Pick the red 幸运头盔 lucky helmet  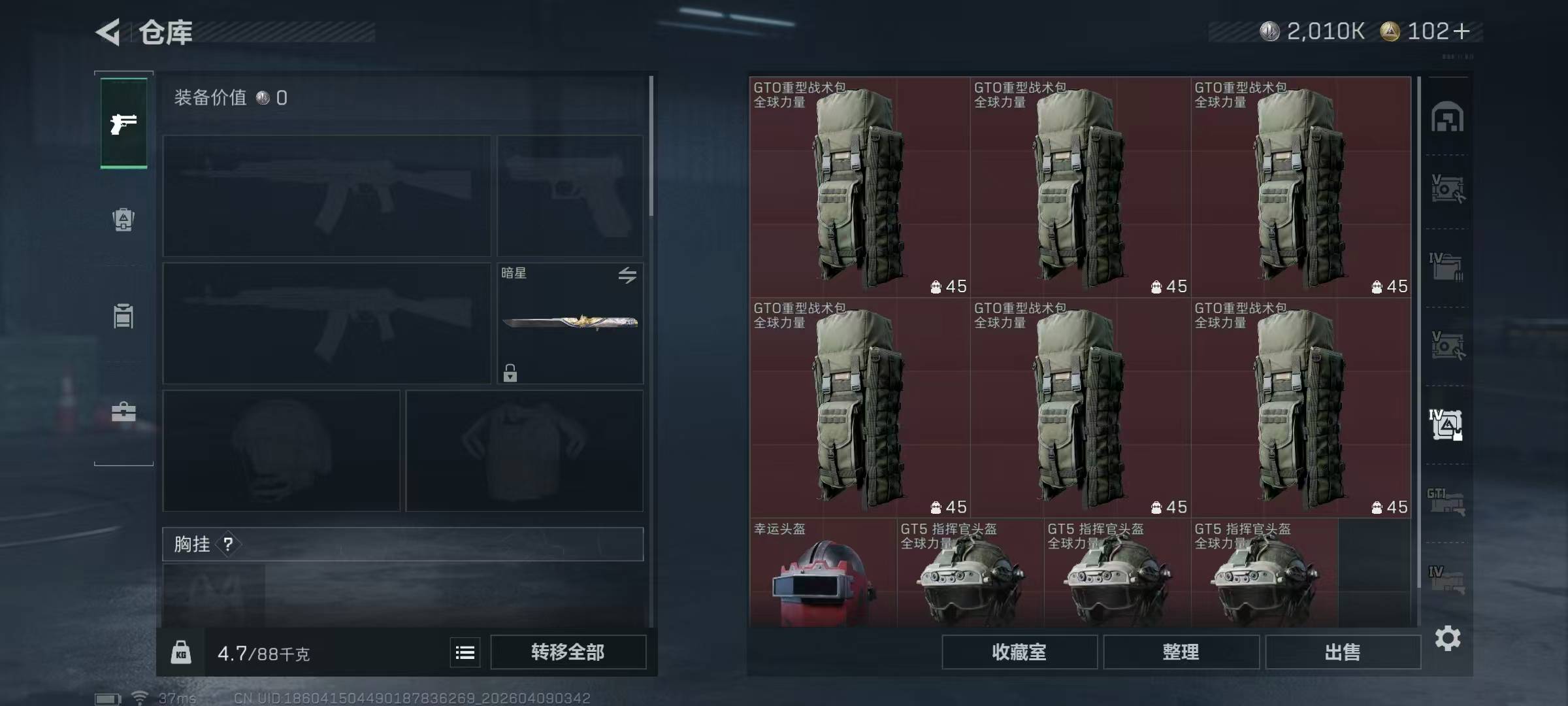point(823,575)
